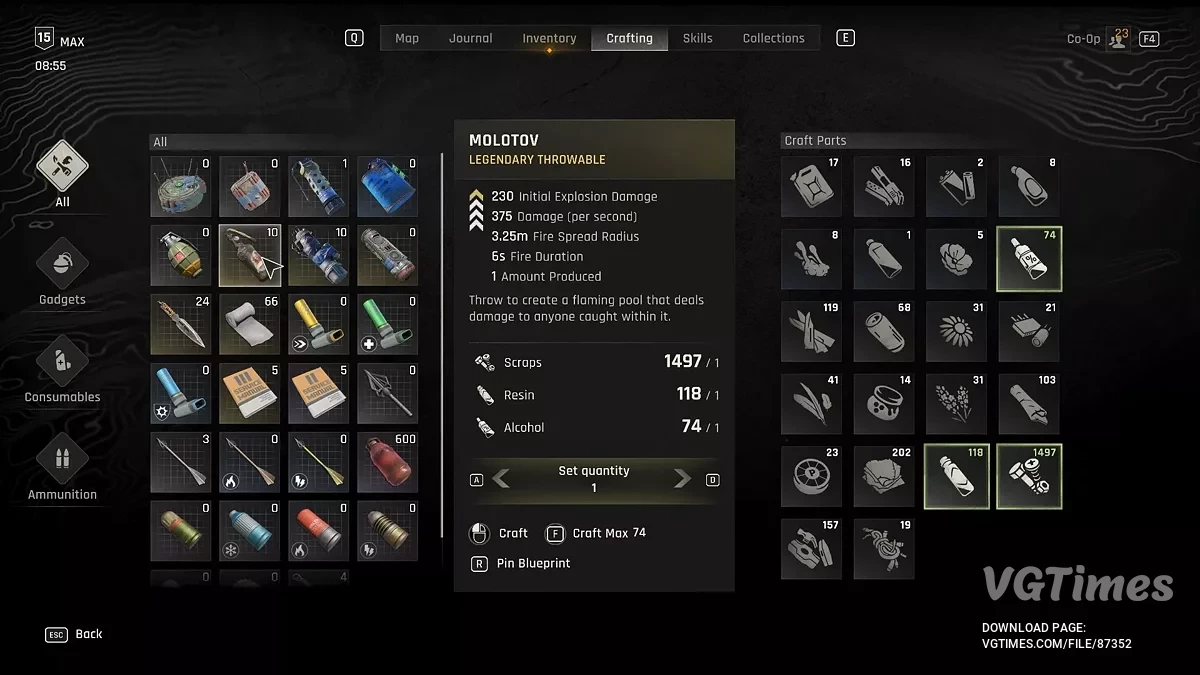
Task: Click Craft Max 74
Action: coord(597,533)
